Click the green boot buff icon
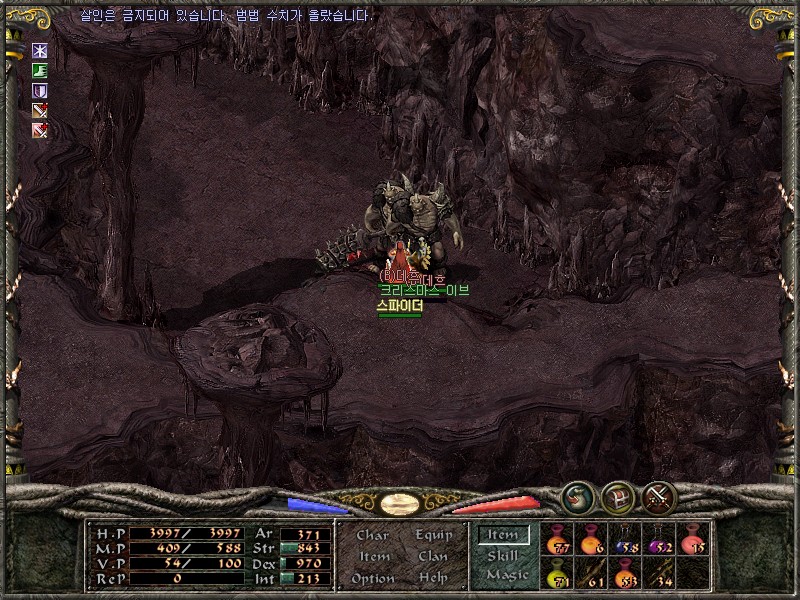The width and height of the screenshot is (800, 600). (x=40, y=70)
